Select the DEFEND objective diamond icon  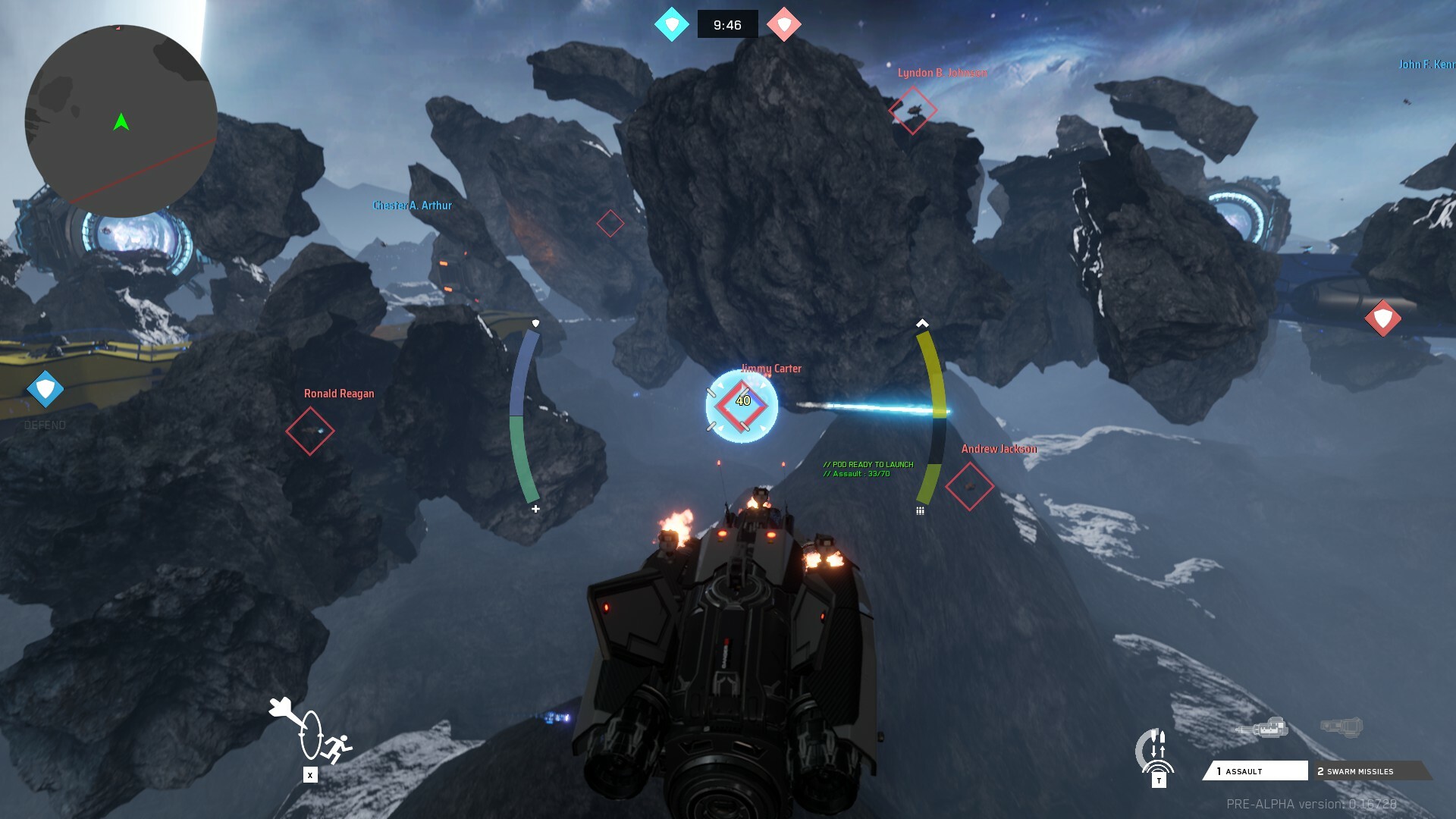[45, 391]
